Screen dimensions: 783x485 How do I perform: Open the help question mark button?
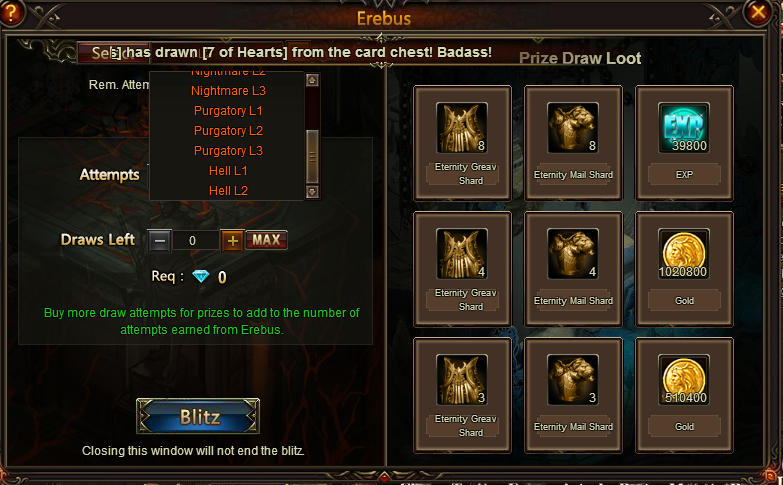(x=13, y=14)
